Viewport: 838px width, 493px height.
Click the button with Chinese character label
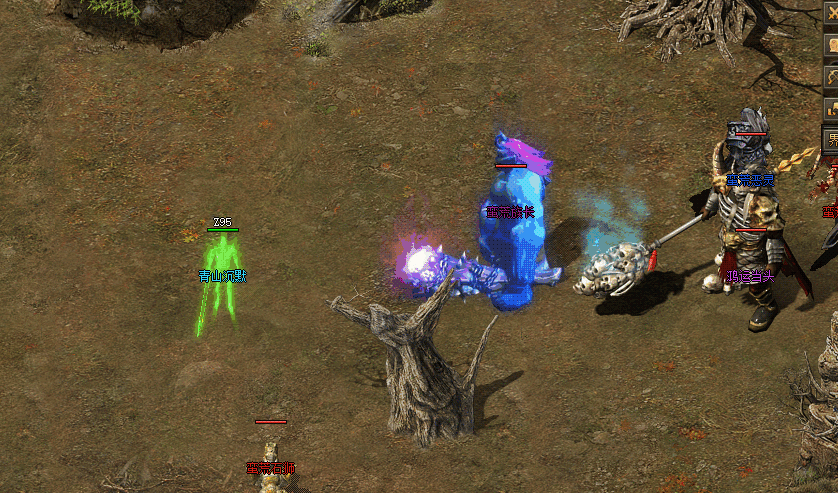[831, 139]
